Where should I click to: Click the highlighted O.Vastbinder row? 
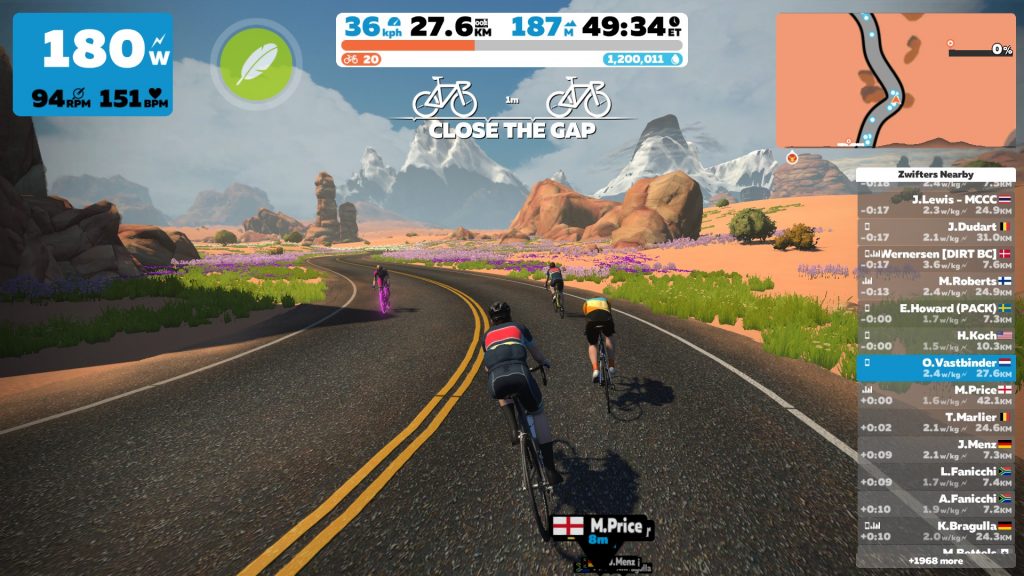point(936,367)
